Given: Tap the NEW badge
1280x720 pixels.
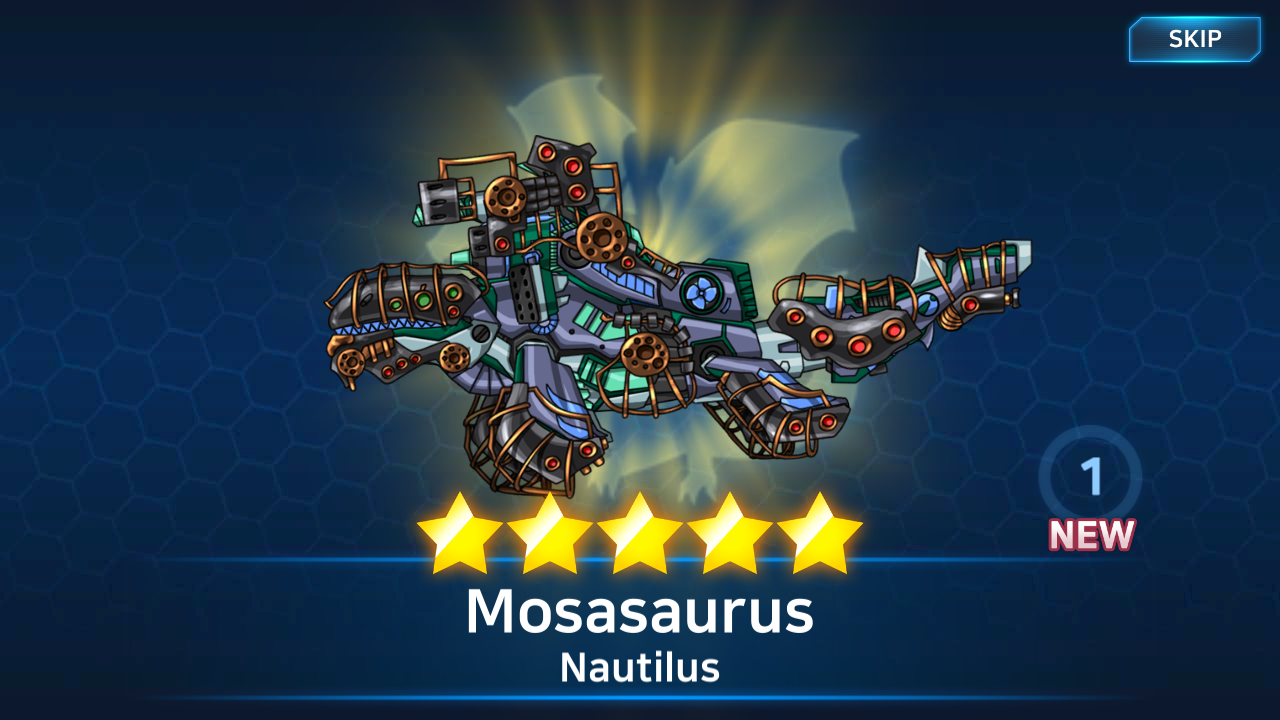Looking at the screenshot, I should coord(1091,536).
